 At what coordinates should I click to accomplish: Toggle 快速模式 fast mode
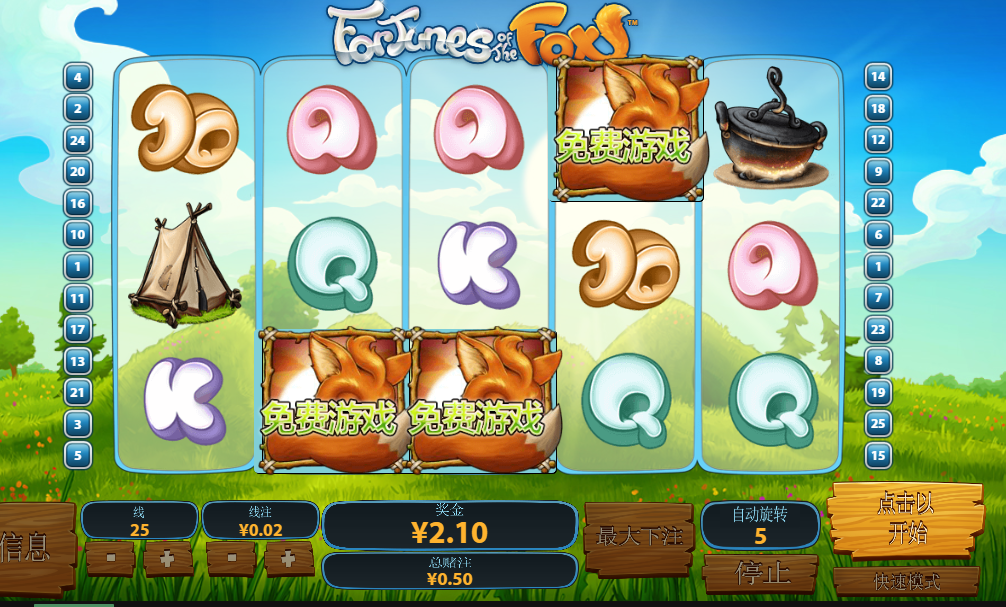[x=906, y=581]
